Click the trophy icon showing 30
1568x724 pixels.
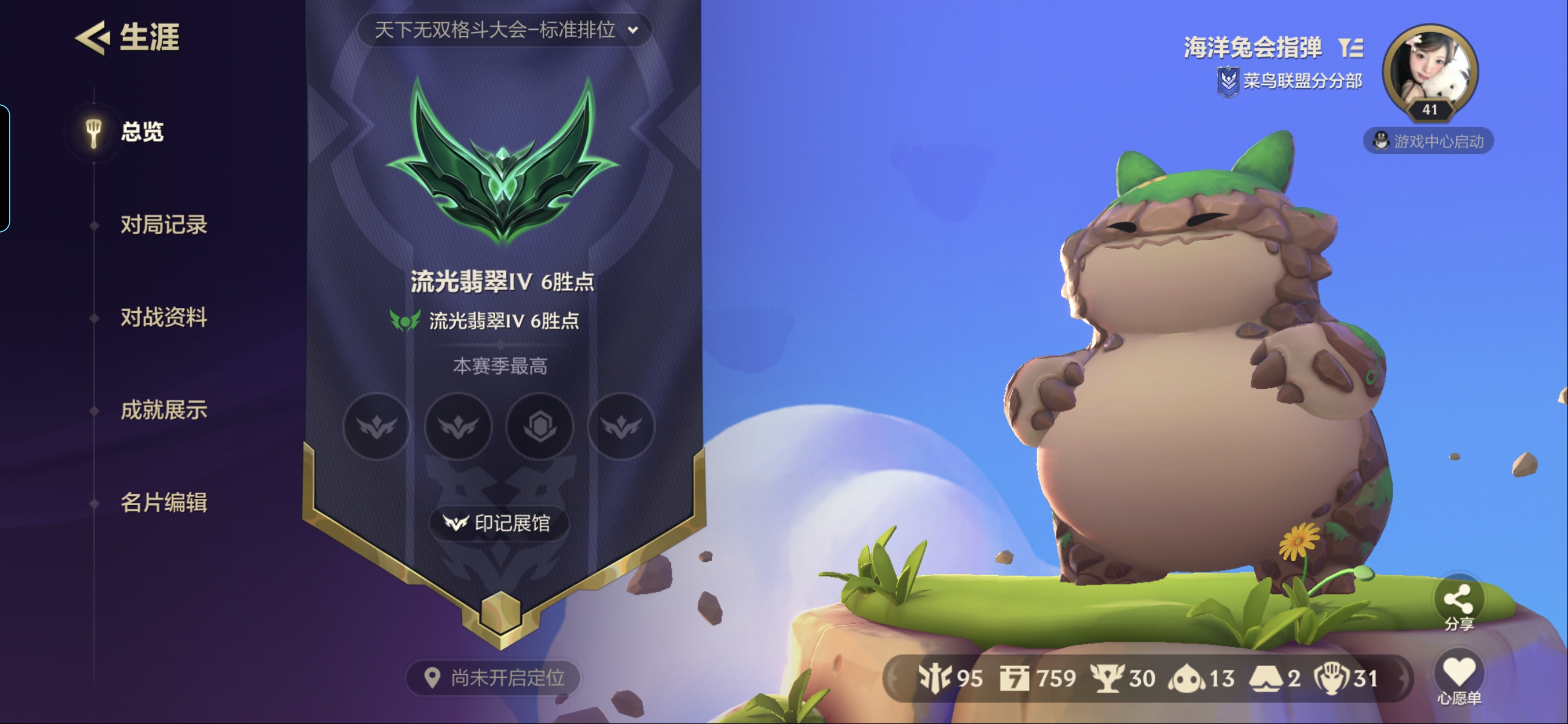1108,677
